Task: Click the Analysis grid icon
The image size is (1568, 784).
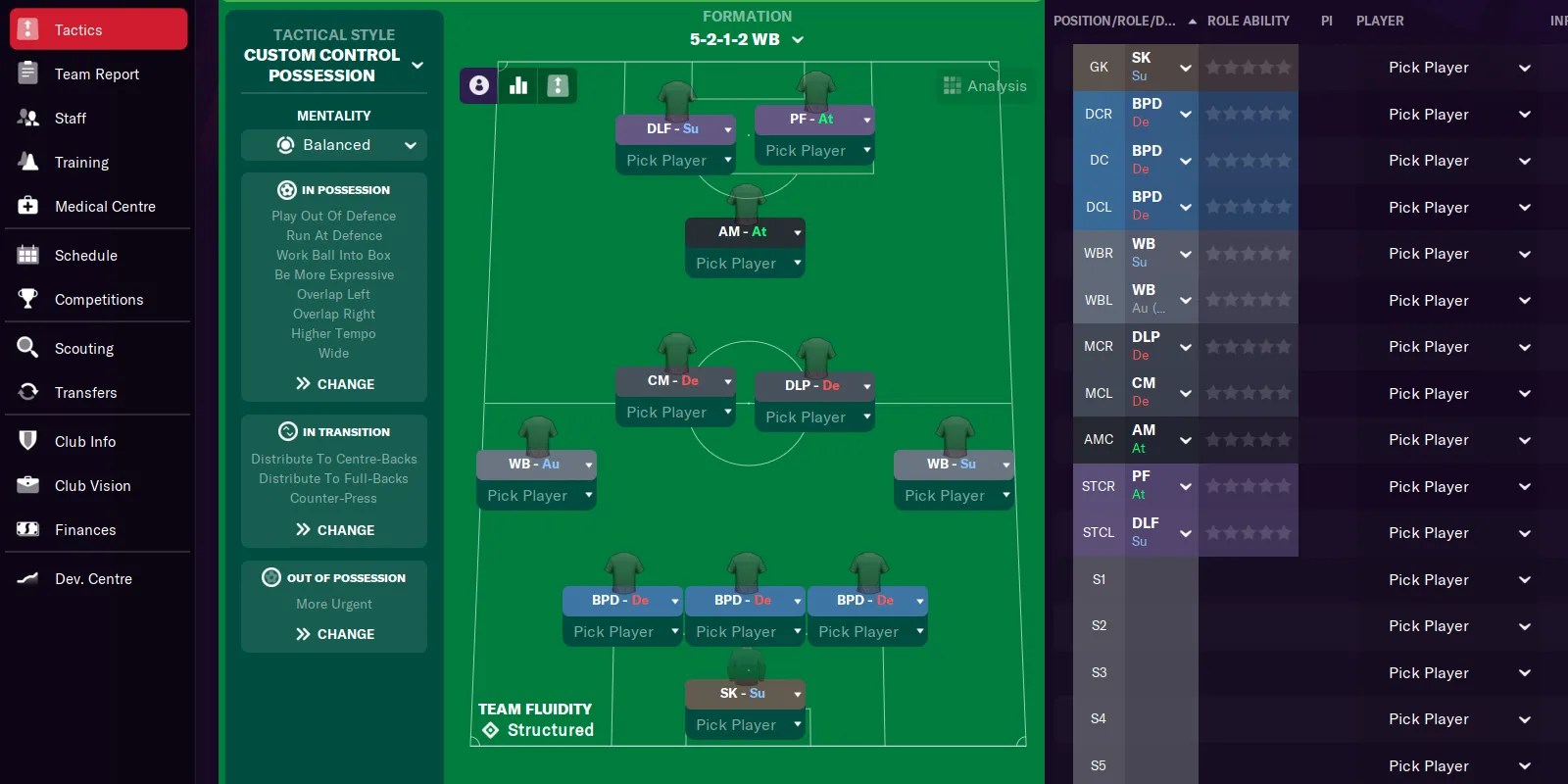Action: point(951,85)
